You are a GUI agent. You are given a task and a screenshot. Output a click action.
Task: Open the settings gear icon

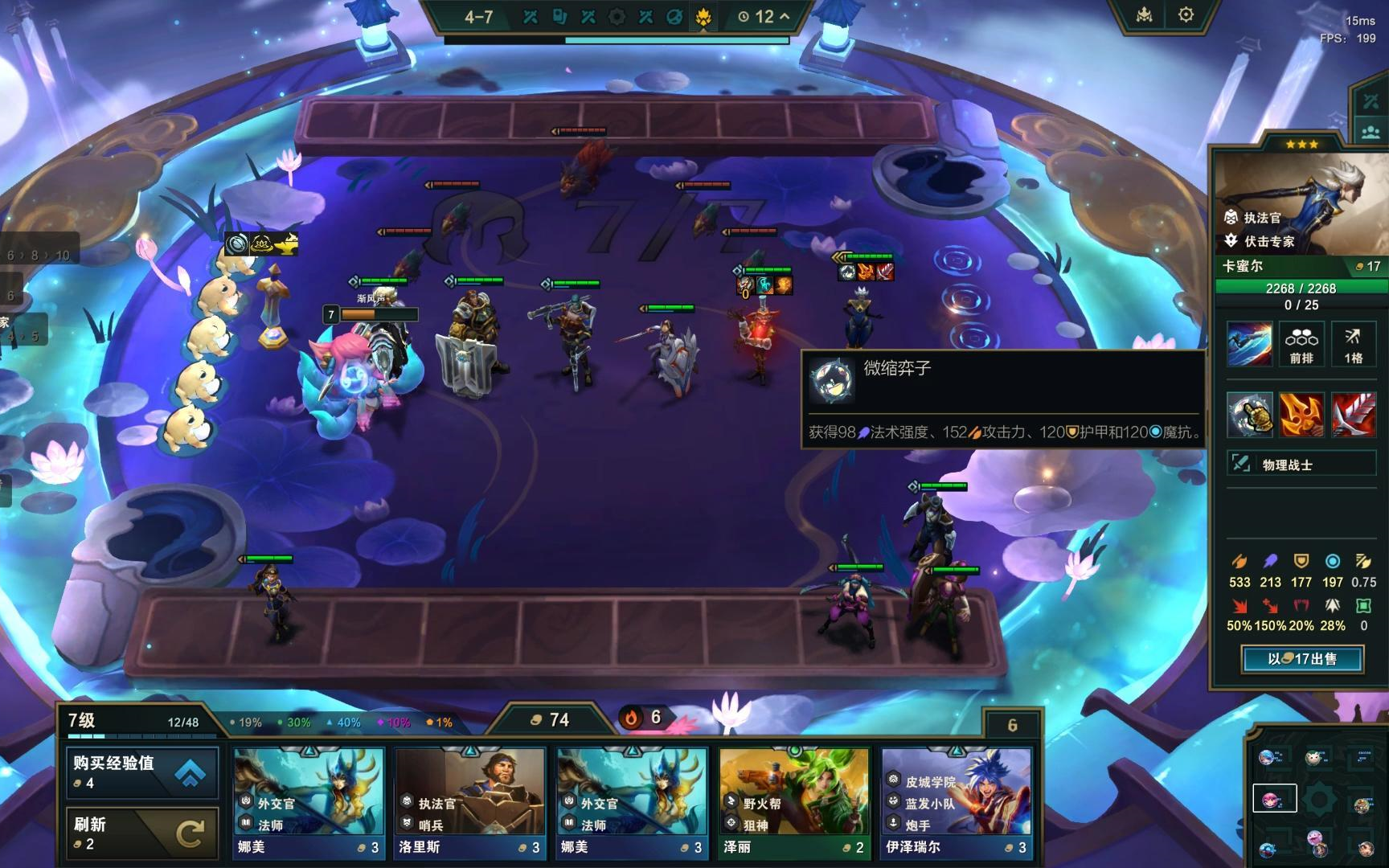click(1186, 15)
